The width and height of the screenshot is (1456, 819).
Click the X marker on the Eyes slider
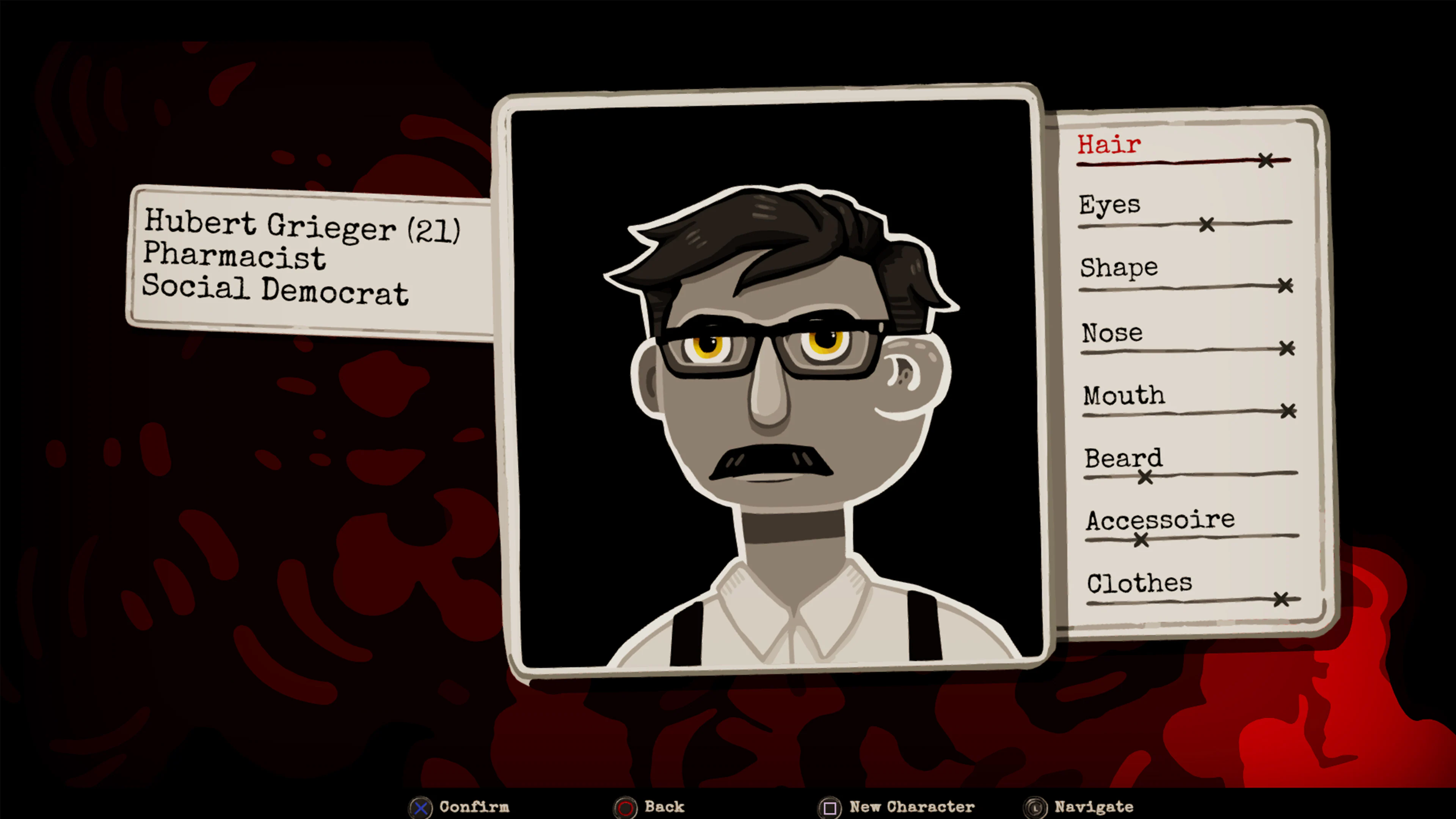1207,224
